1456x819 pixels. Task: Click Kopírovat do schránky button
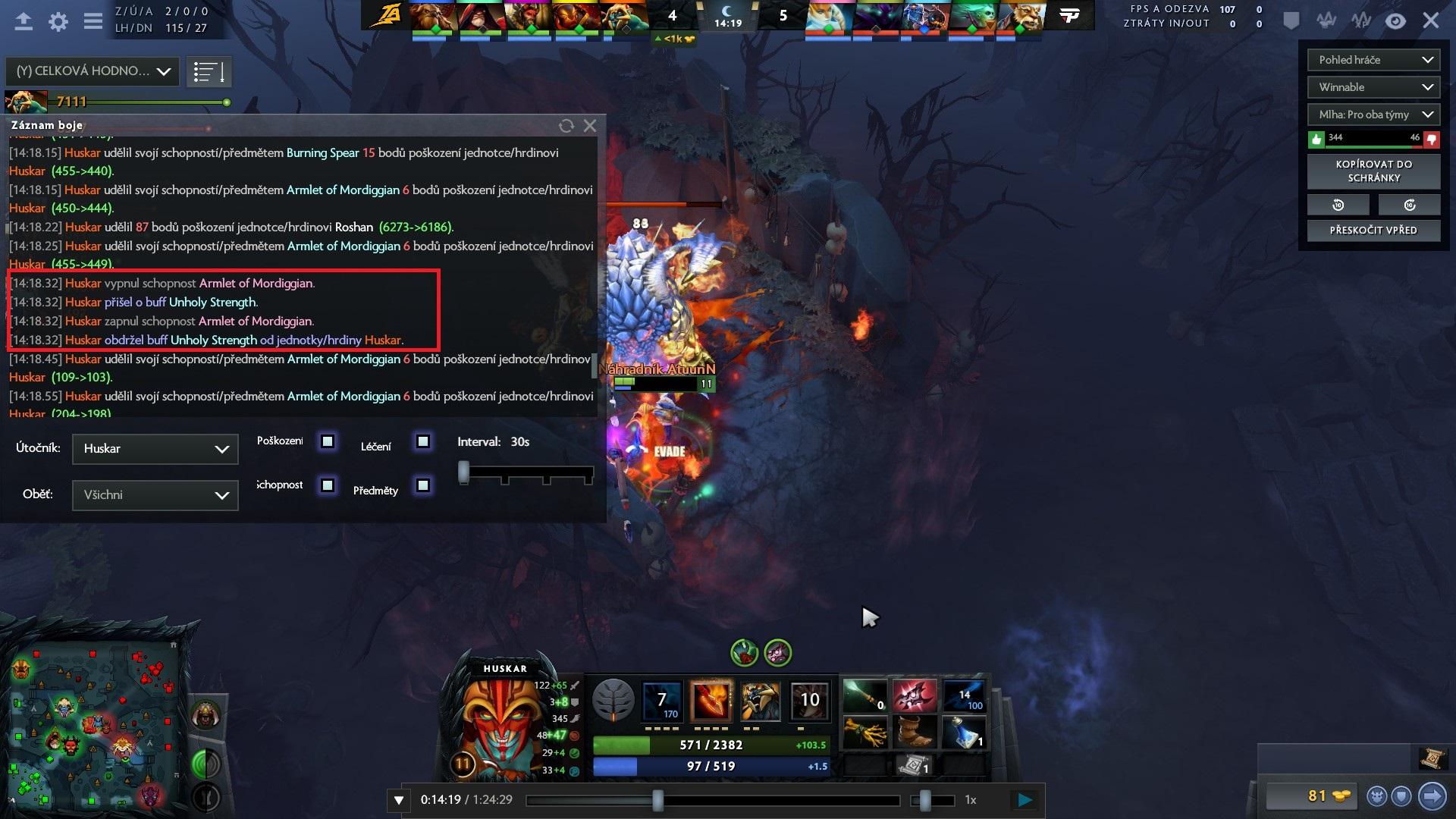point(1373,171)
